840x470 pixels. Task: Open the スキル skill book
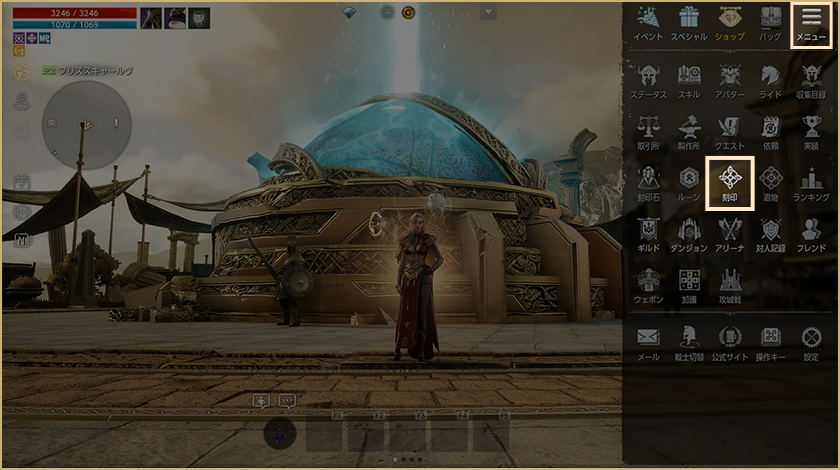tap(689, 80)
